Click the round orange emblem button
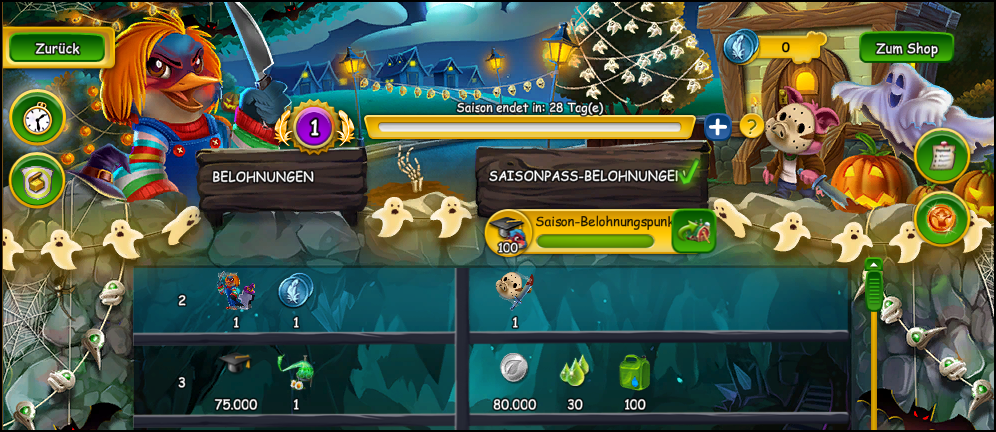 click(941, 218)
